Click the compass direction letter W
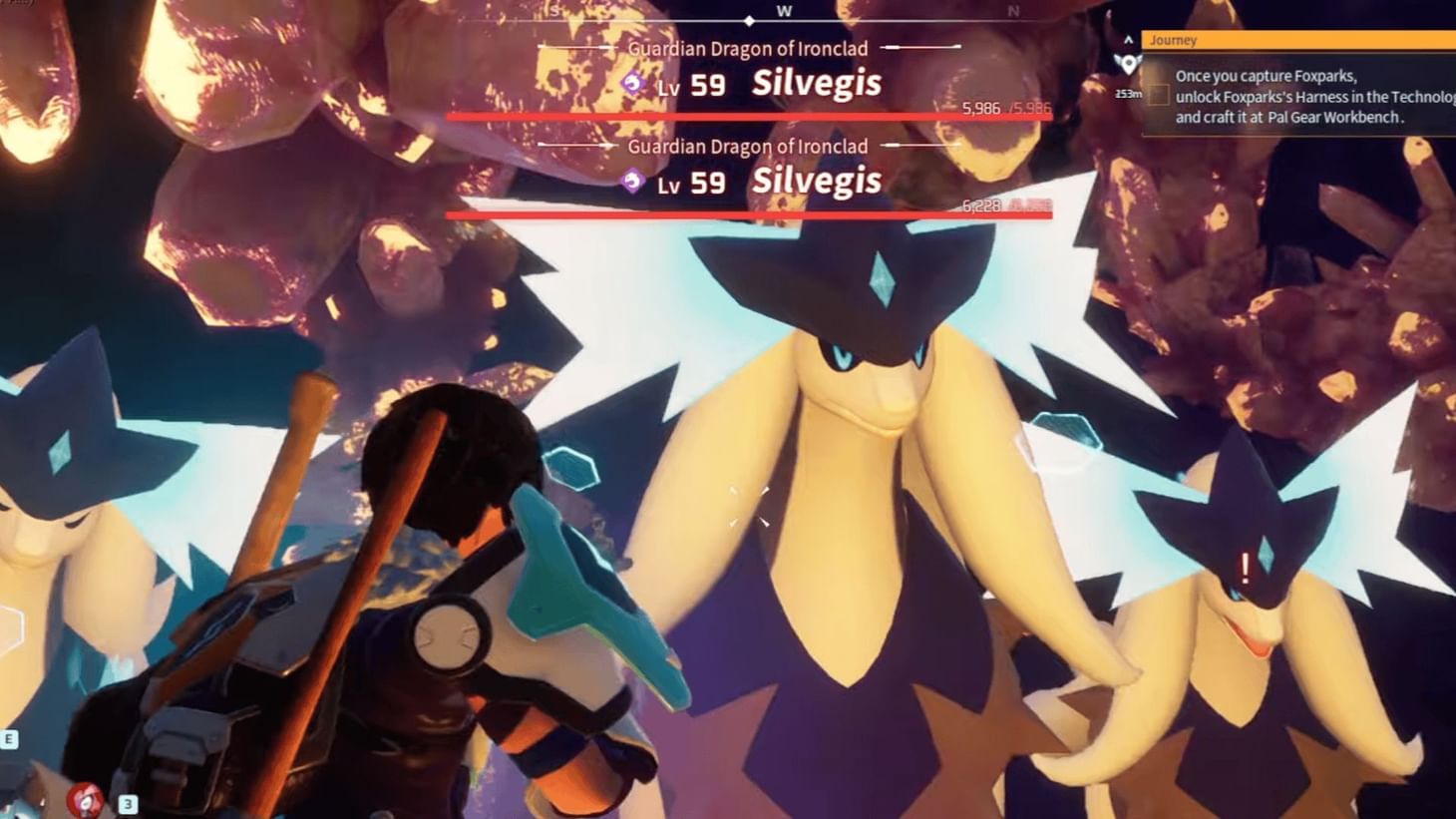 click(x=784, y=11)
